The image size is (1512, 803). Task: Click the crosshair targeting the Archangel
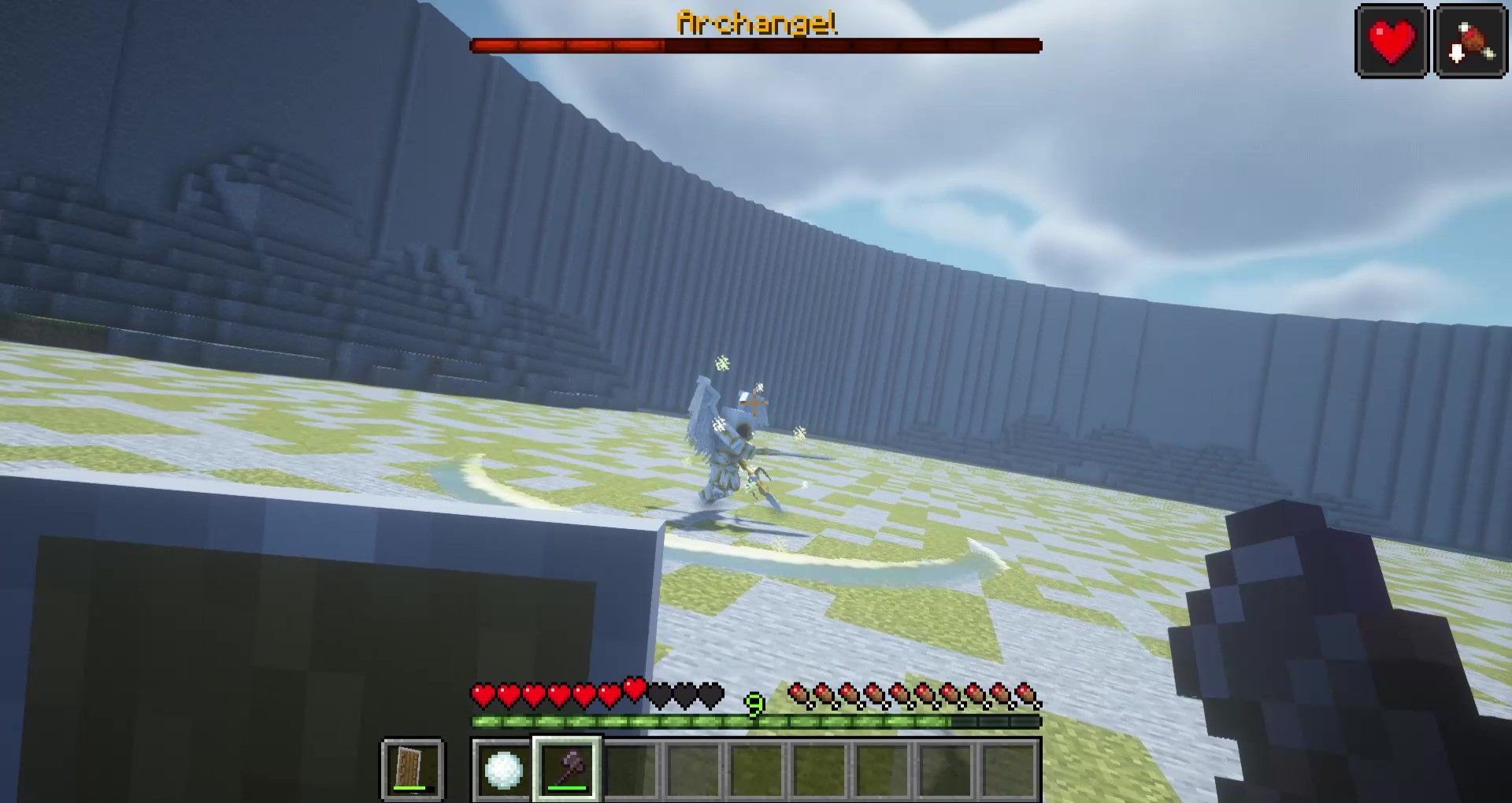click(756, 404)
